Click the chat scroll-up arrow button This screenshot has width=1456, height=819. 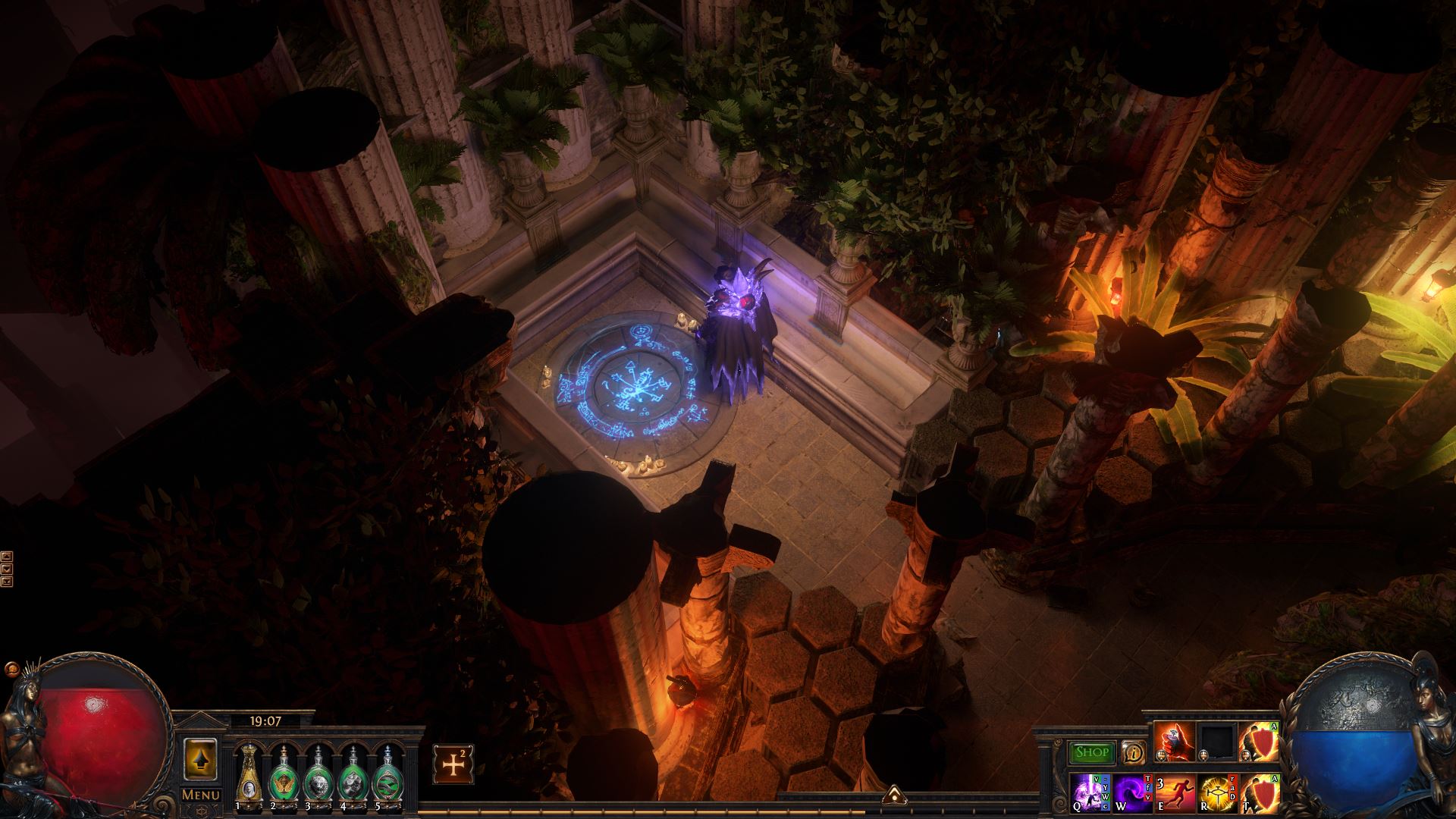click(7, 556)
